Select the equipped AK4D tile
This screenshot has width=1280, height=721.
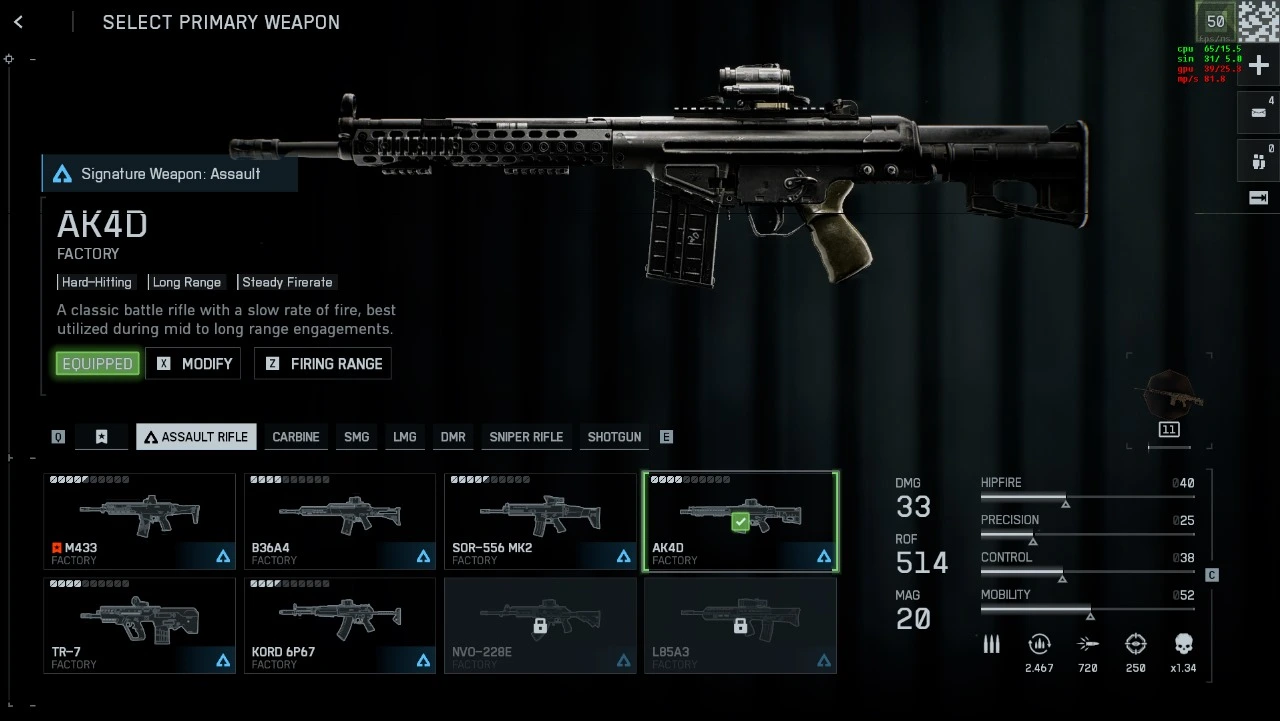pyautogui.click(x=740, y=521)
